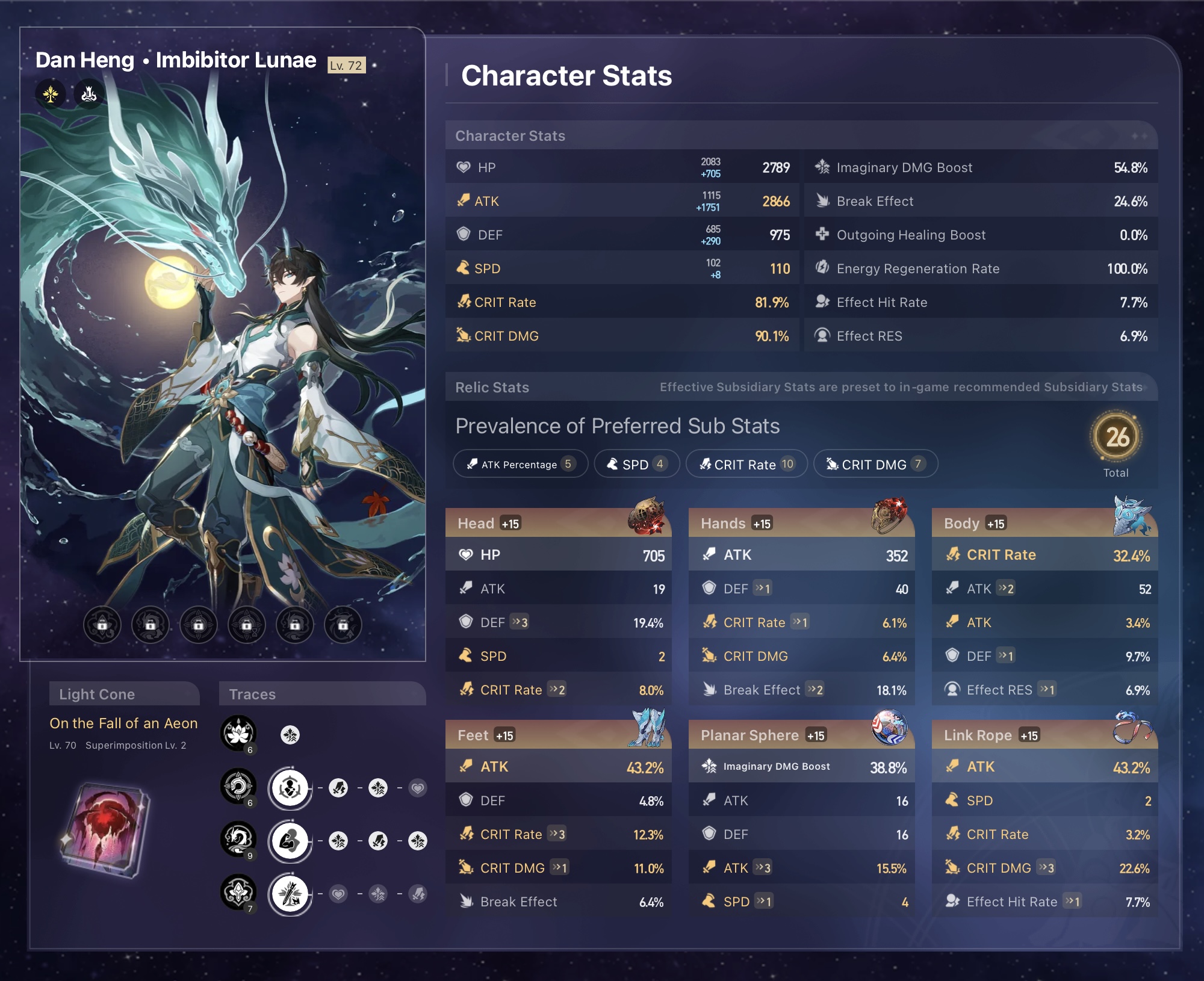Open the Basic ATK lotus trace icon
1204x981 pixels.
click(239, 734)
